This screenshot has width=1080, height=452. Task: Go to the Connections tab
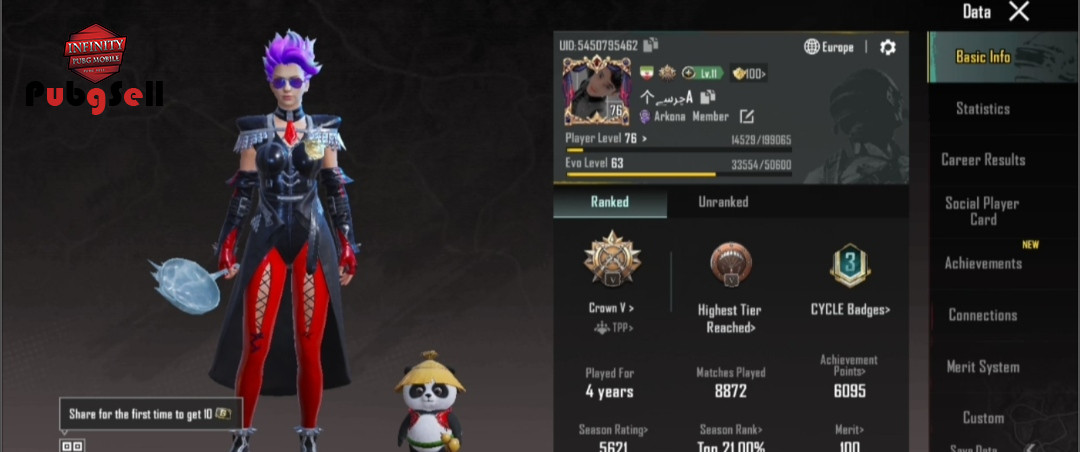coord(982,315)
